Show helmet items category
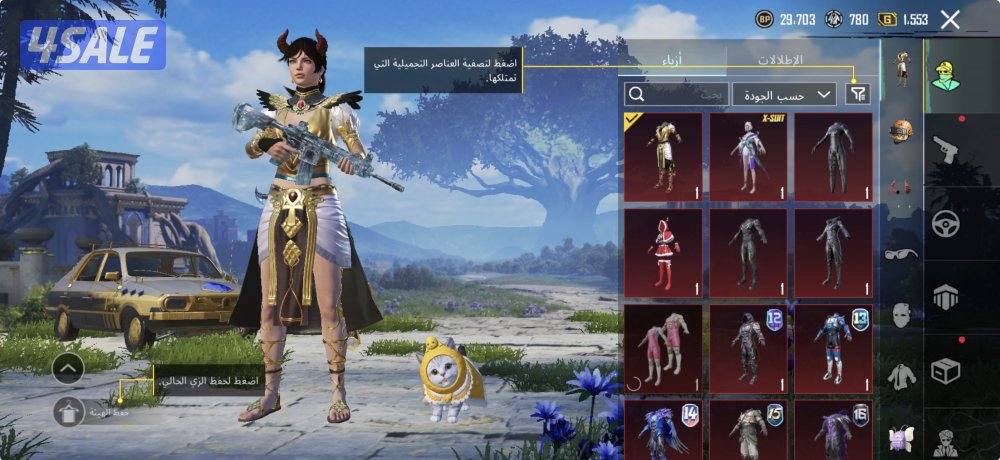 [x=902, y=131]
